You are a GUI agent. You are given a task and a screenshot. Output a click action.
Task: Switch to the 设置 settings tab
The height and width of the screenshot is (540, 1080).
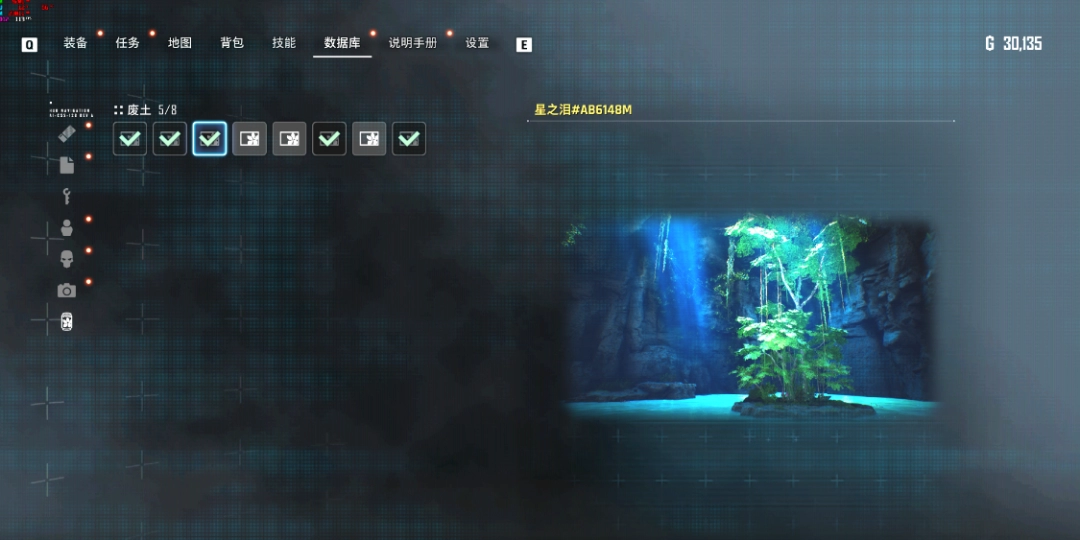click(477, 43)
